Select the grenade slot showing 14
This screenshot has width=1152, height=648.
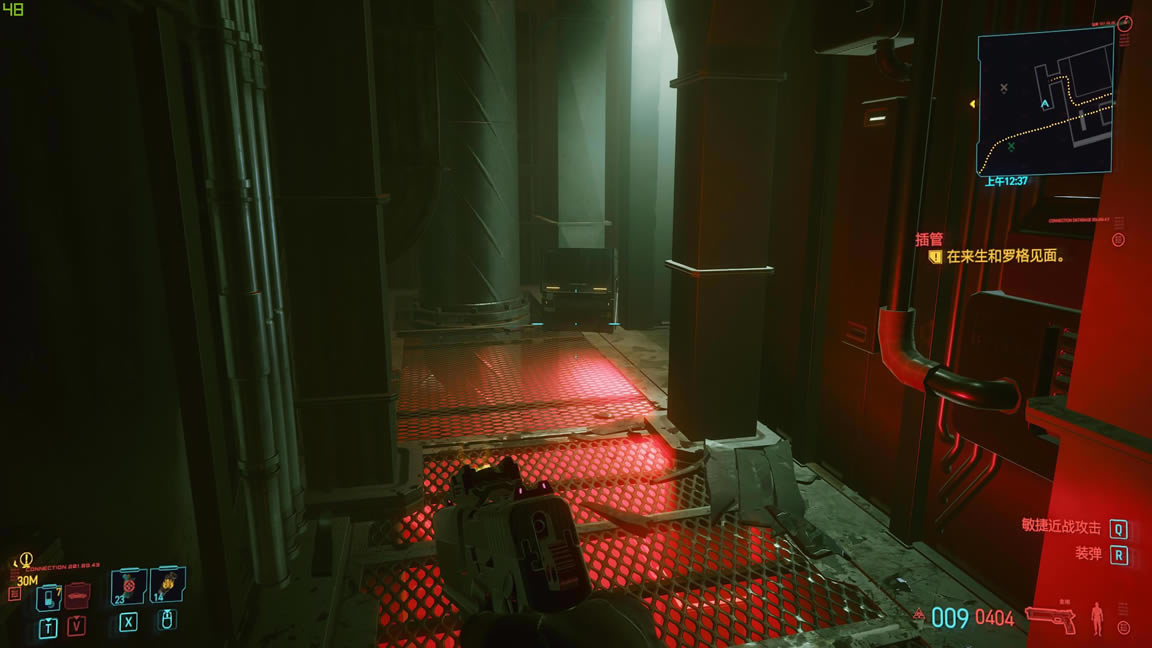pos(167,586)
